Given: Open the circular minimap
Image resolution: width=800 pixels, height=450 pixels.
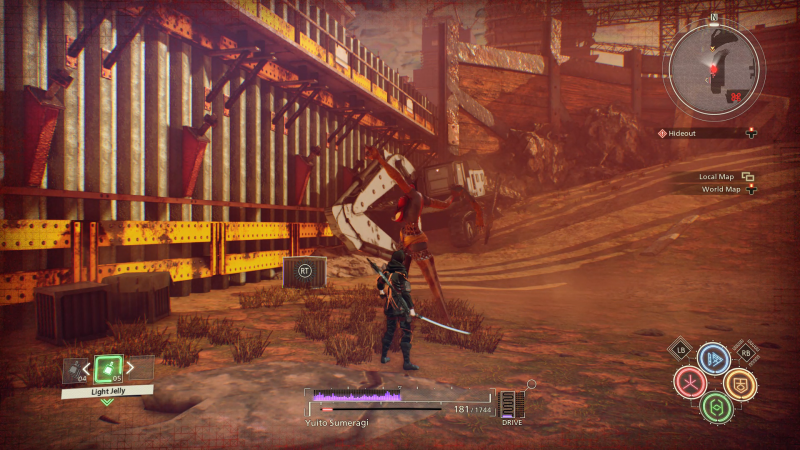Looking at the screenshot, I should 712,67.
